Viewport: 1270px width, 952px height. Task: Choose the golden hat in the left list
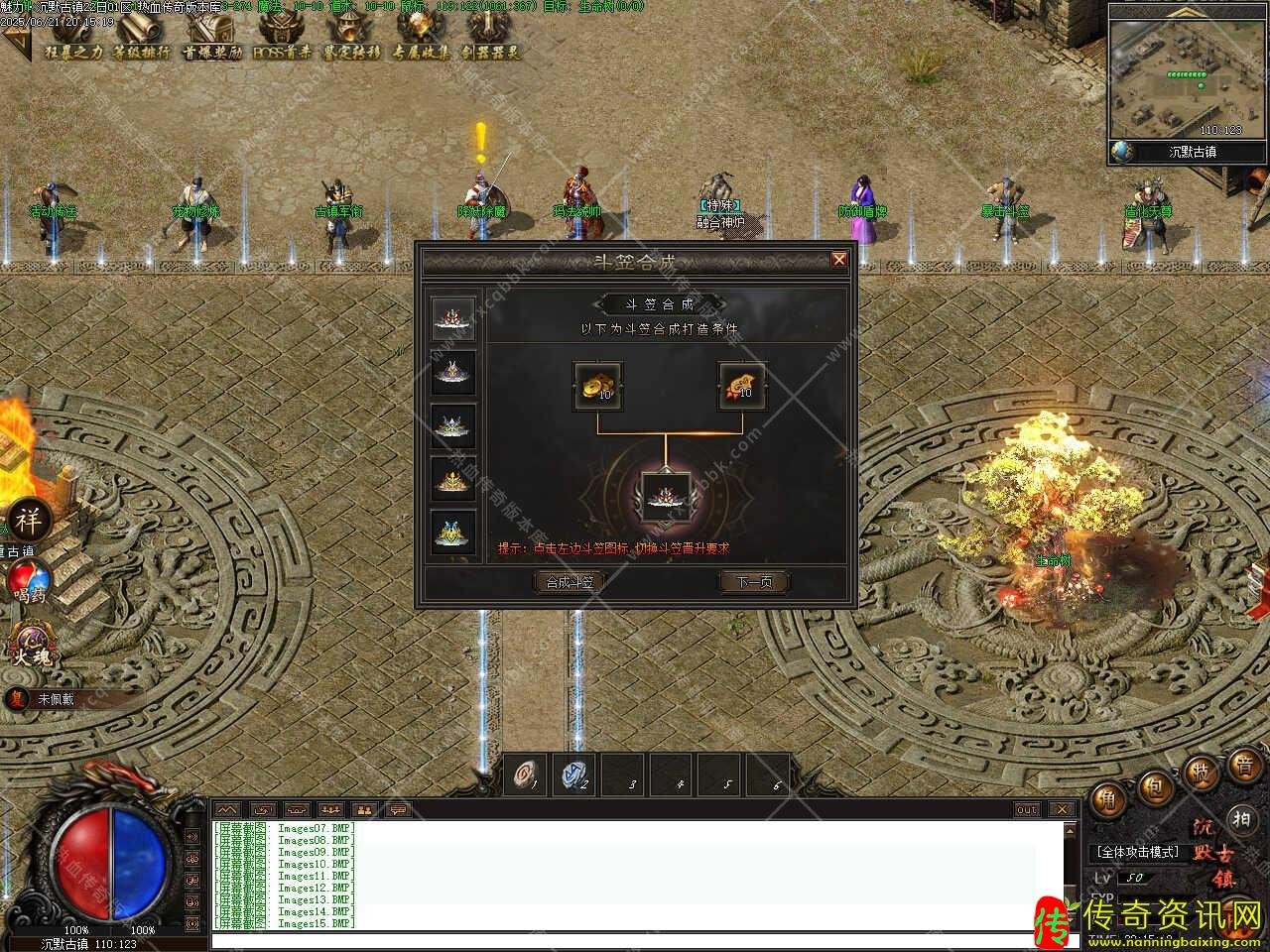454,478
